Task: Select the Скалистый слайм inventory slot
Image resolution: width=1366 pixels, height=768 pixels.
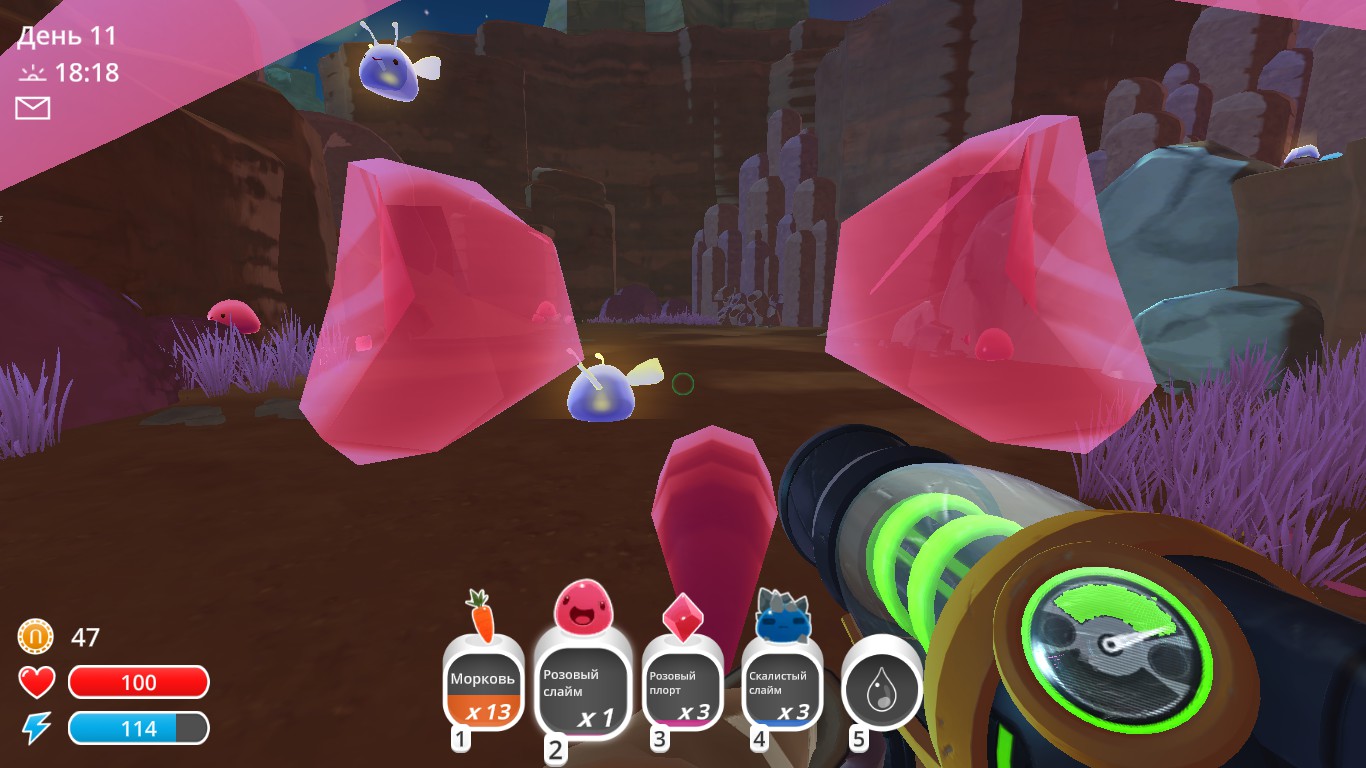Action: [784, 689]
